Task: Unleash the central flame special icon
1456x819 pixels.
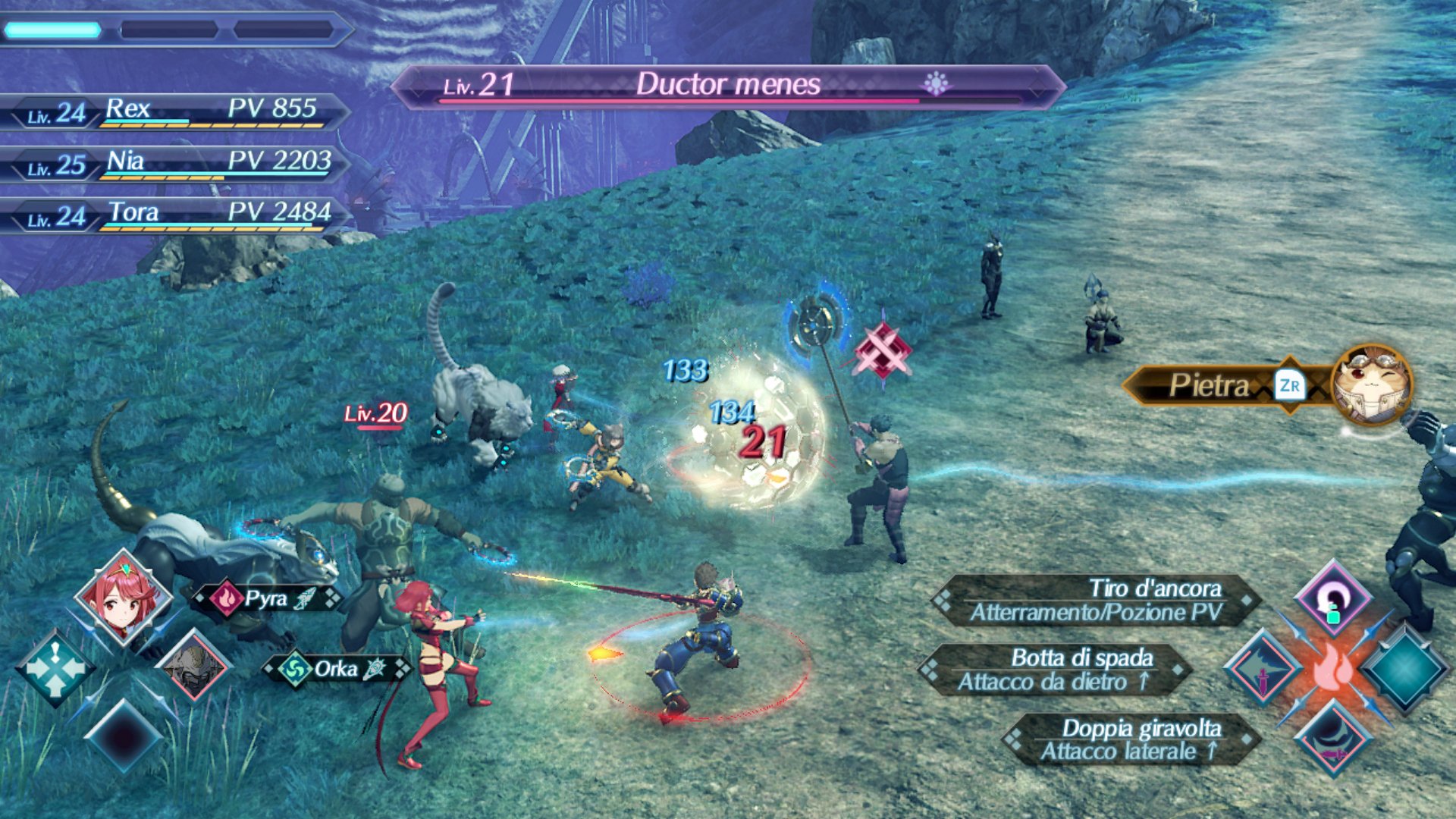Action: [x=1332, y=669]
